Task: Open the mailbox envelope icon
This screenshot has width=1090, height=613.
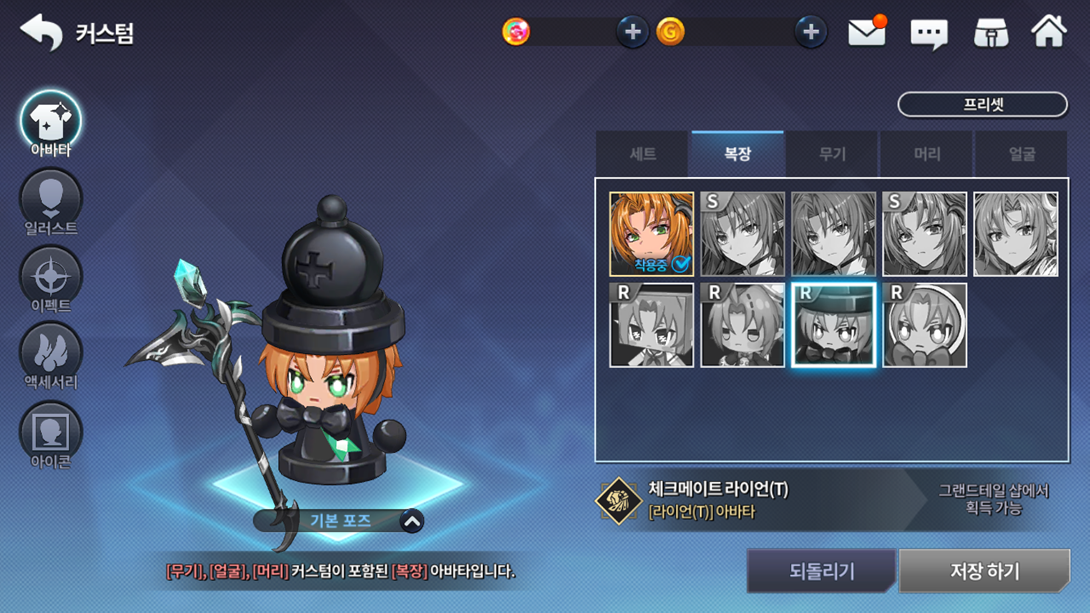Action: (866, 33)
